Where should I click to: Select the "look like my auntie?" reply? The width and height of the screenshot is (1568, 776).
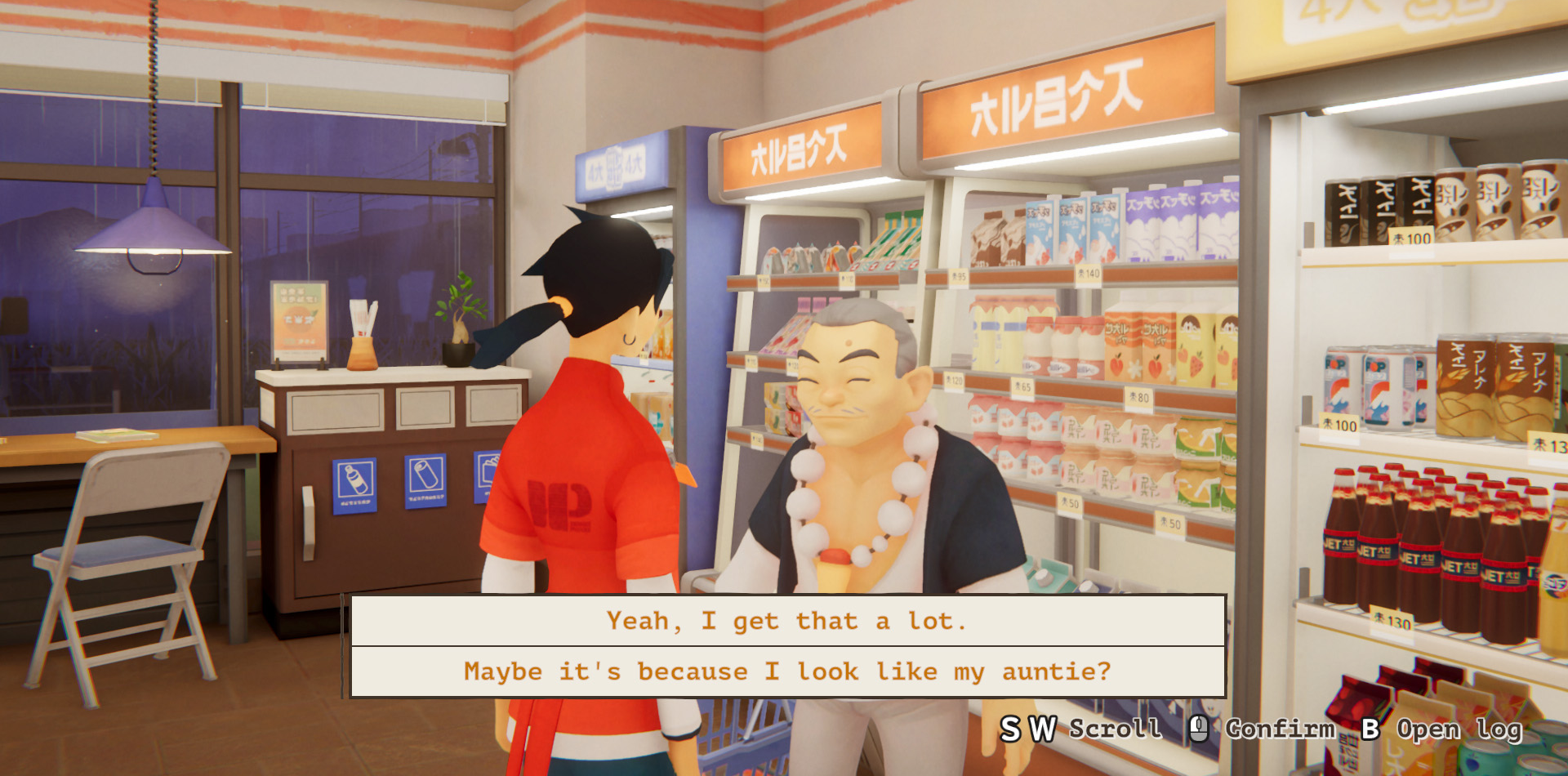tap(787, 672)
